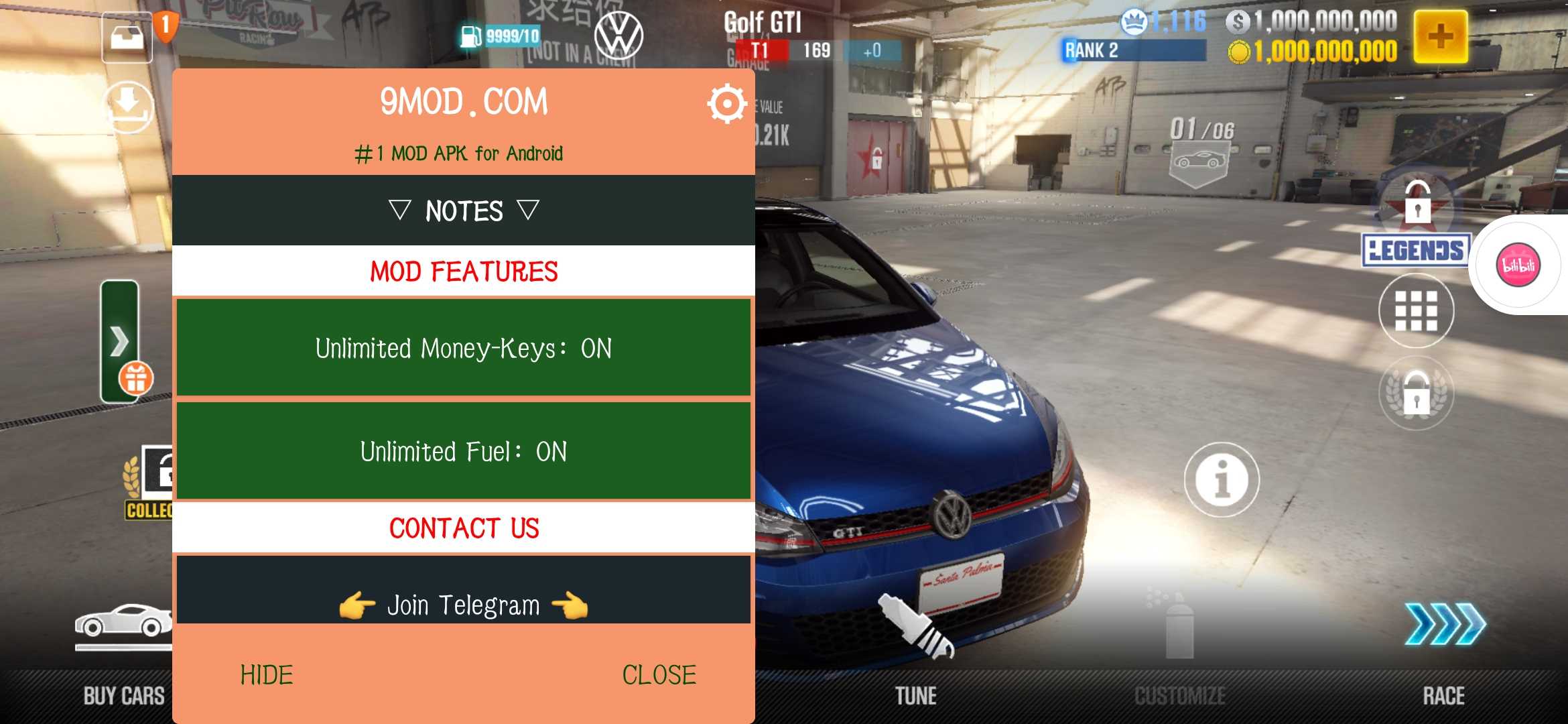Open the mod menu gear settings
Viewport: 1568px width, 724px height.
[726, 104]
